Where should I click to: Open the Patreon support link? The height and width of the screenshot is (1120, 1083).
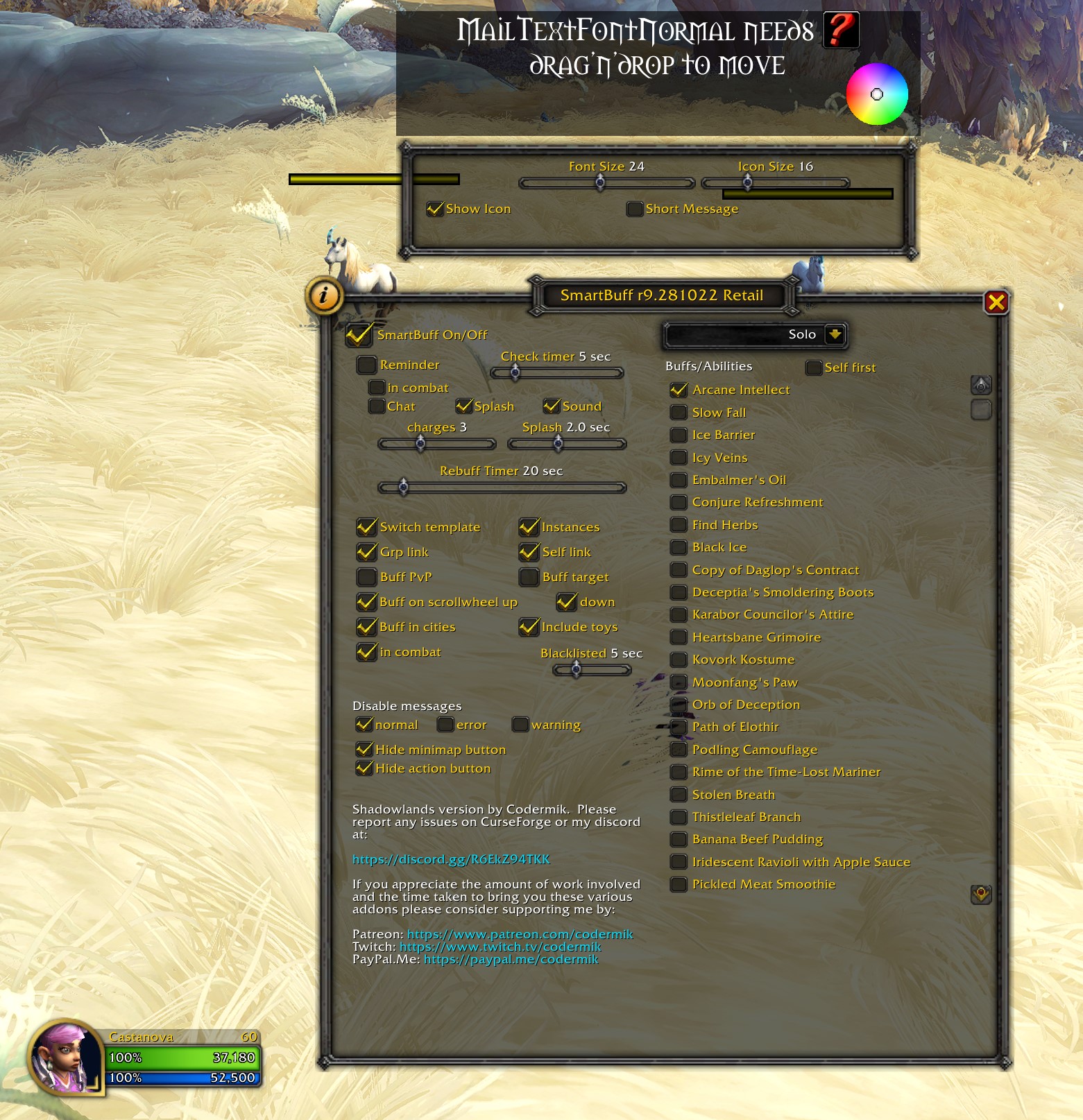pyautogui.click(x=519, y=934)
